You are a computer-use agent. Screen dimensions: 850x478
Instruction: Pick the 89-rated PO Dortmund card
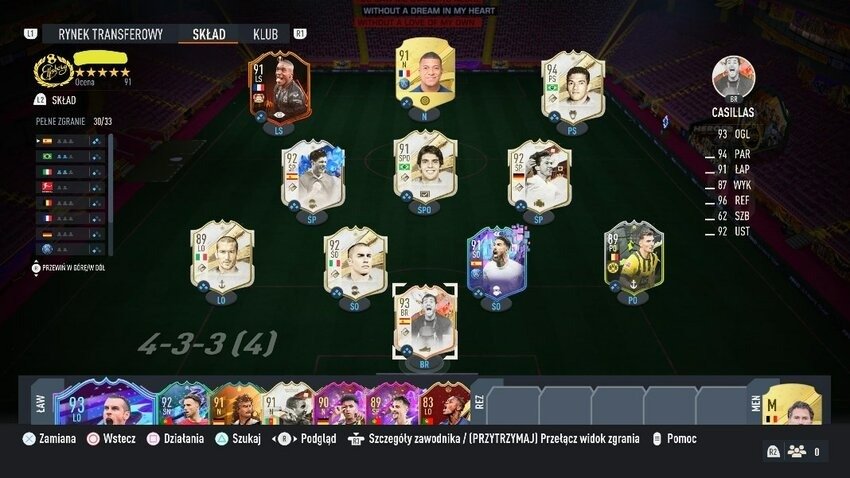(x=633, y=257)
